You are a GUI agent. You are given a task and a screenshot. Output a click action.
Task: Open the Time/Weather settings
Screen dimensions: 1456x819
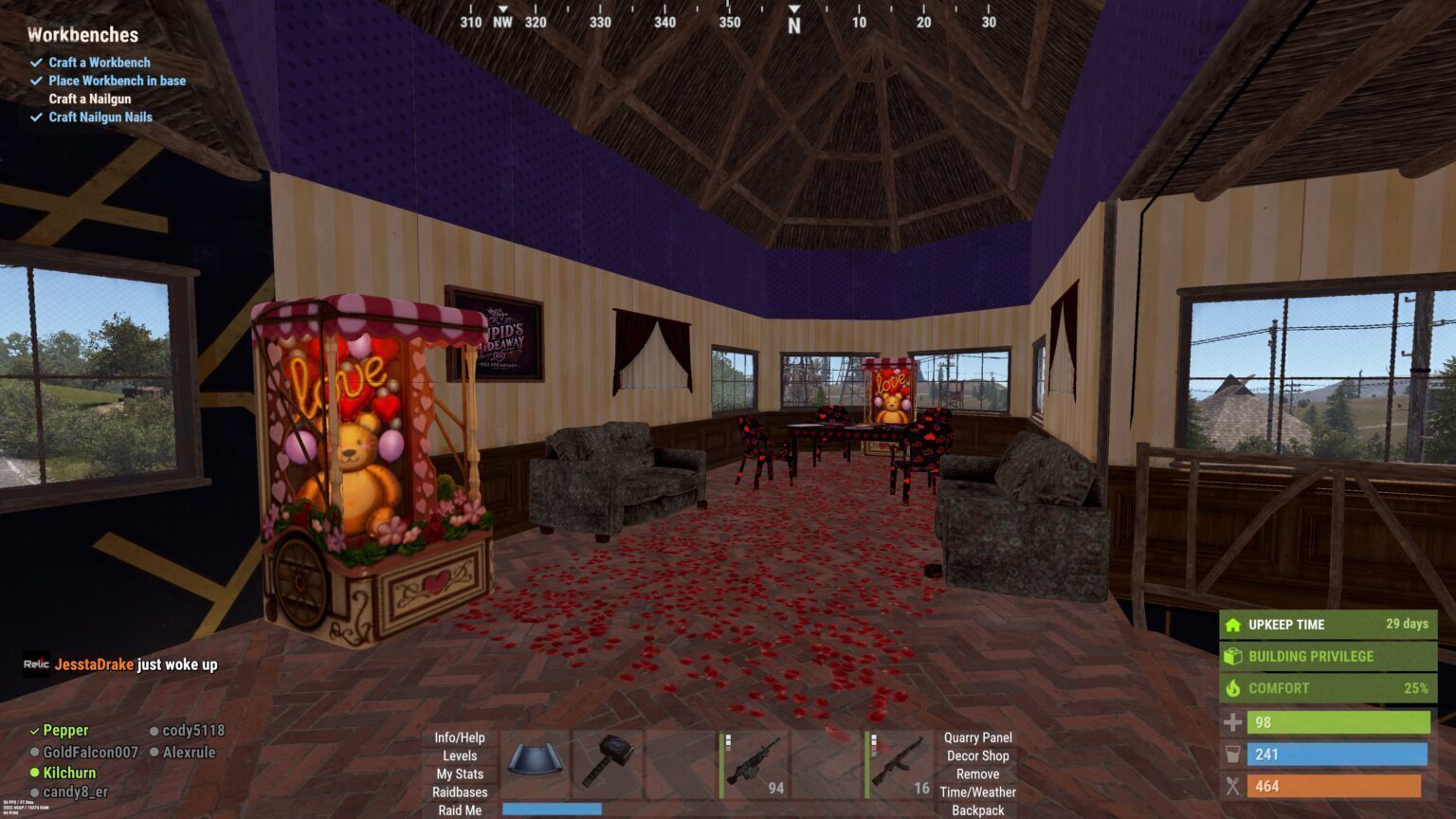tap(977, 792)
